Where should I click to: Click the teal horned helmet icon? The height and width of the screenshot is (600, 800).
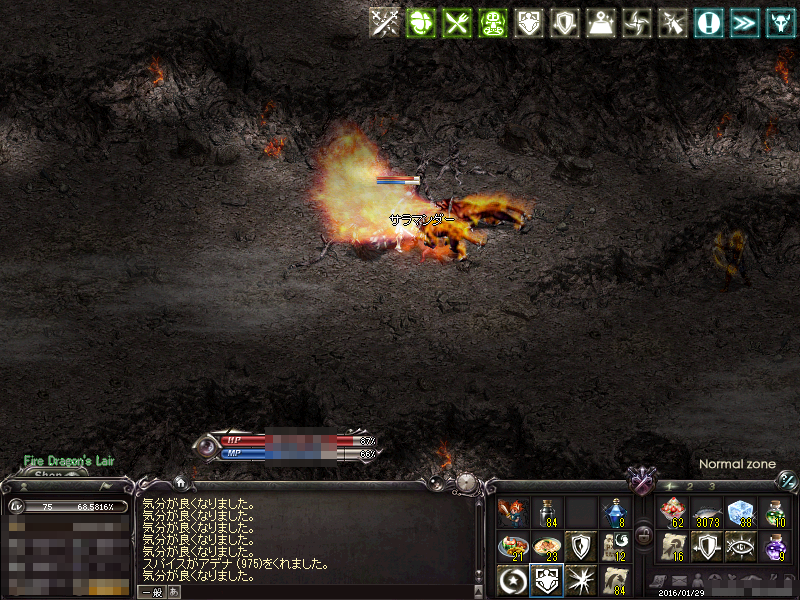tap(780, 23)
